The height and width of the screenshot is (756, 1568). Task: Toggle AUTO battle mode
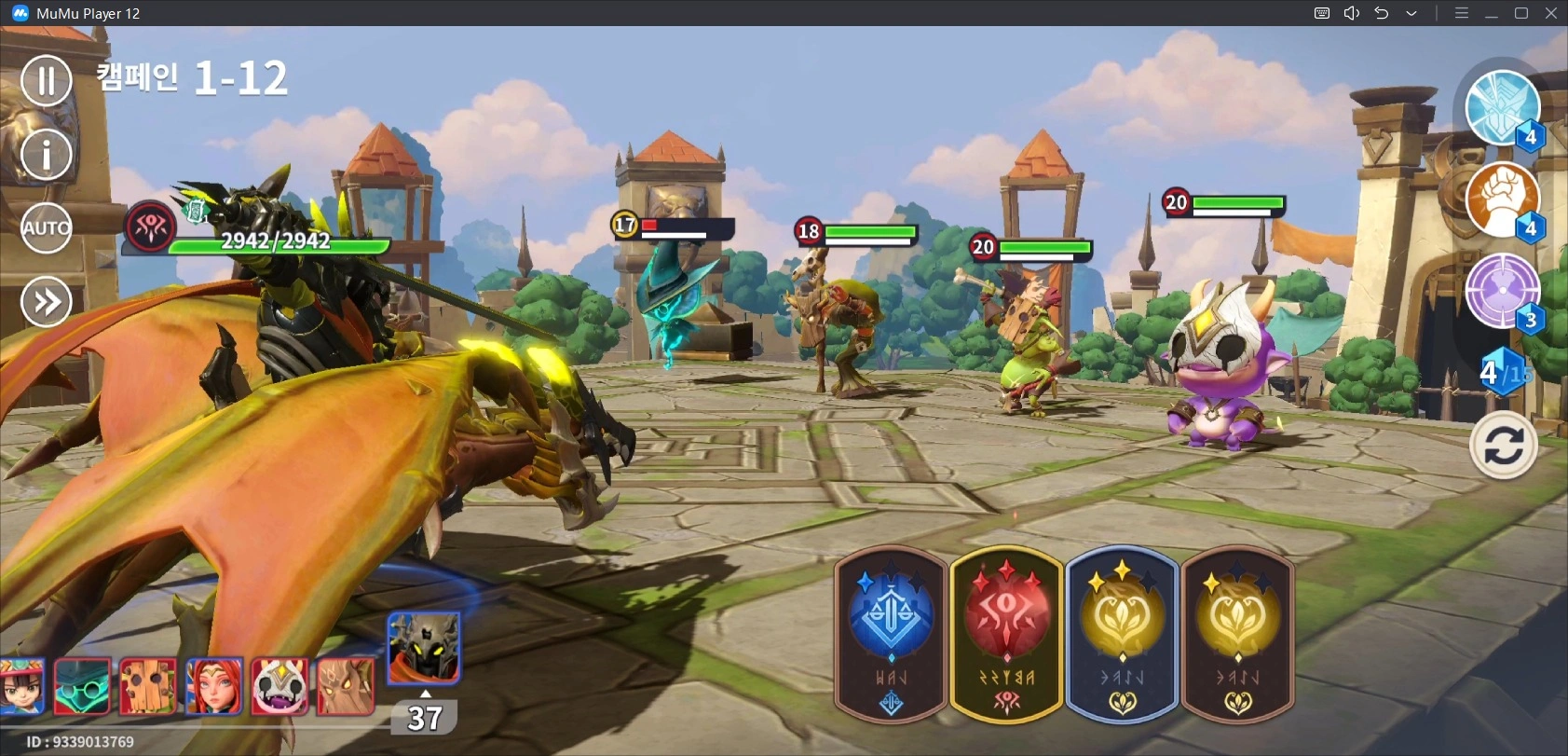coord(46,228)
